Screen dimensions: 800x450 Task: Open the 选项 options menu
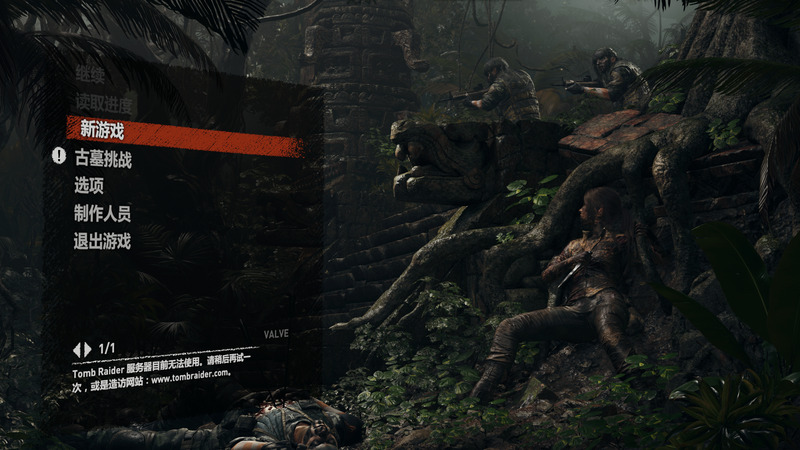tap(89, 185)
